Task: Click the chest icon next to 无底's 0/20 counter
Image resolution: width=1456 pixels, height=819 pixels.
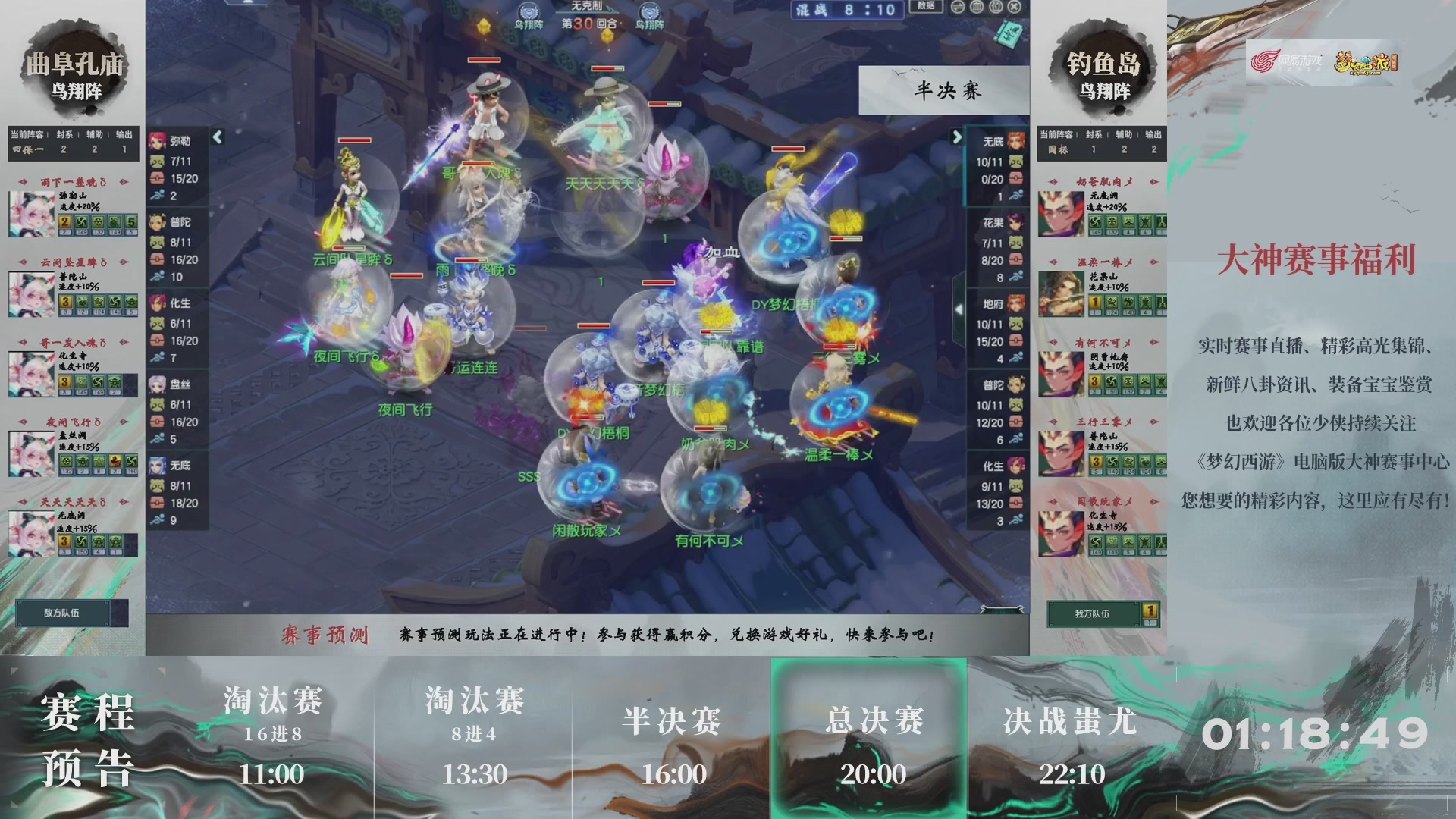Action: click(1015, 177)
